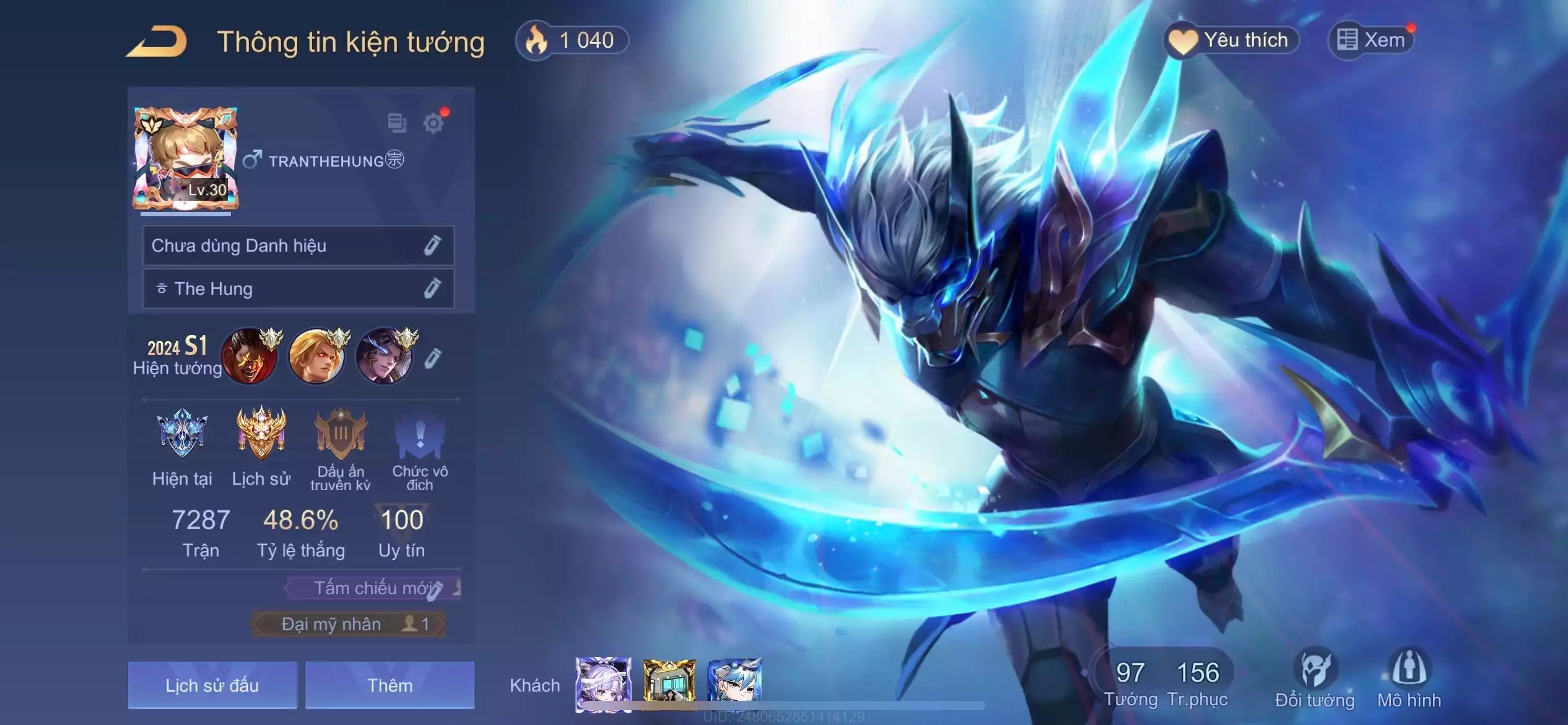Click the player avatar portrait
The image size is (1568, 725).
click(185, 159)
